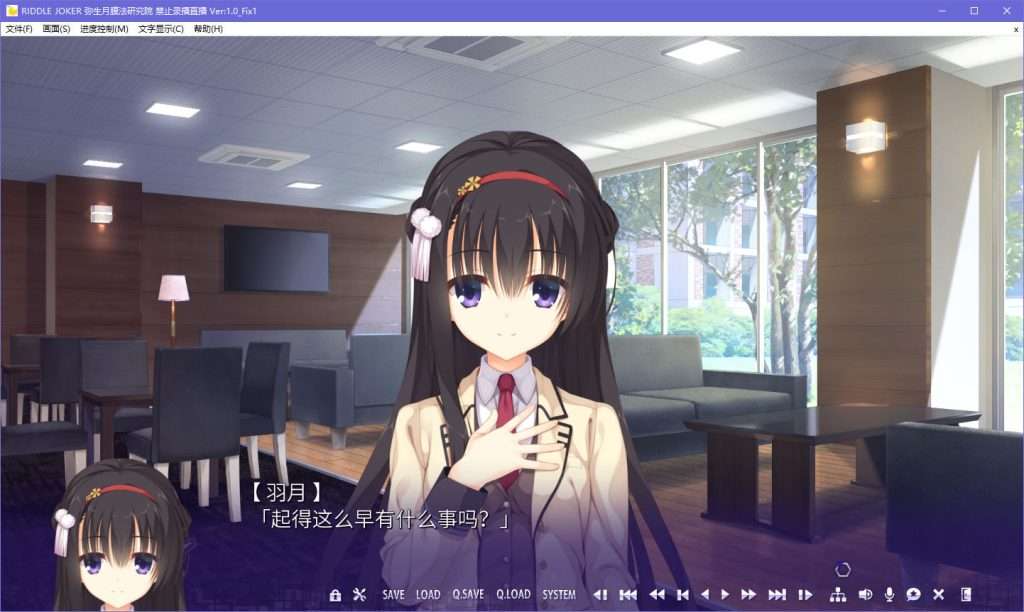Quick save with Q.SAVE
The image size is (1024, 612).
coord(468,595)
